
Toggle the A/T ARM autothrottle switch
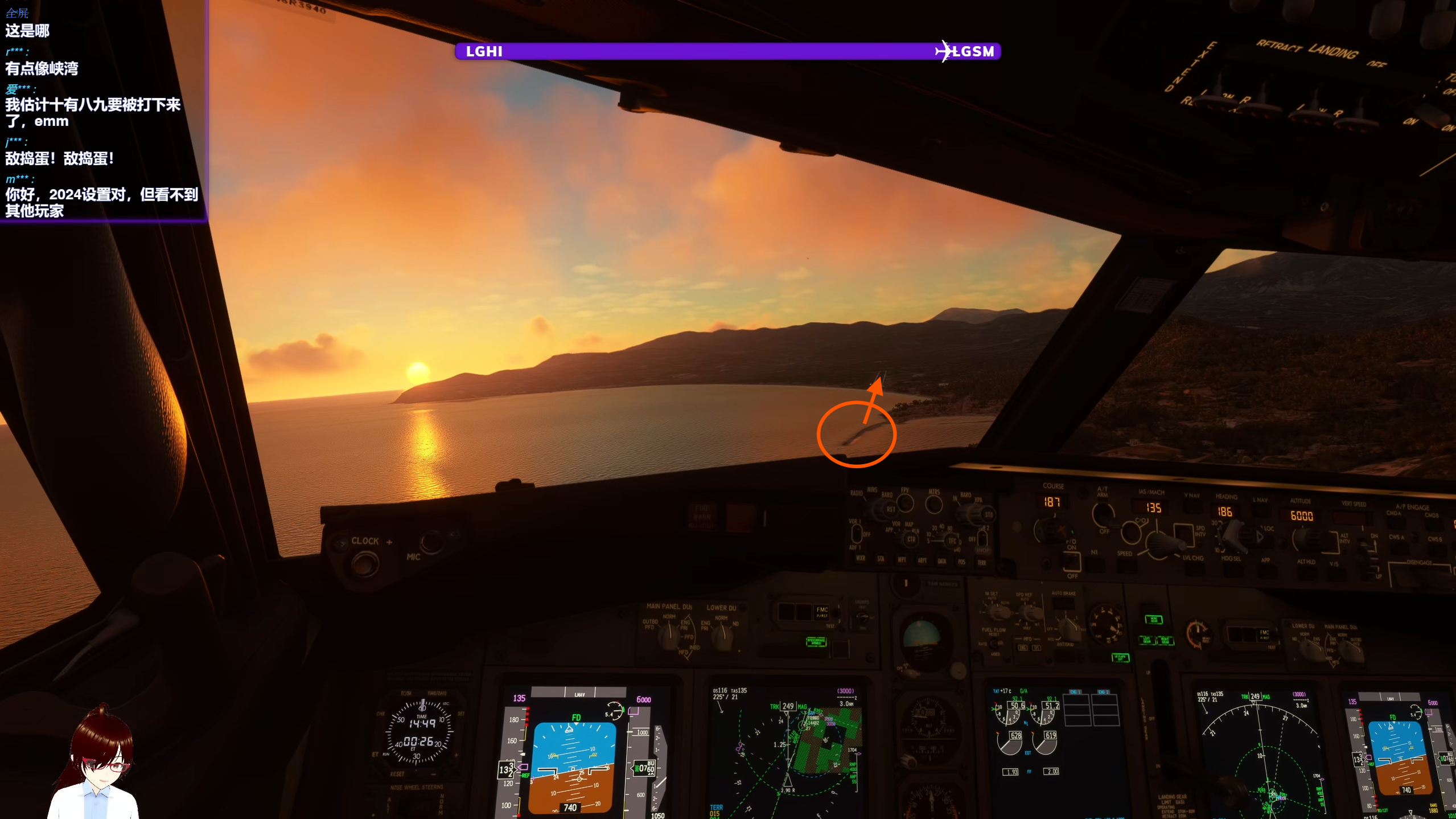pyautogui.click(x=1104, y=515)
